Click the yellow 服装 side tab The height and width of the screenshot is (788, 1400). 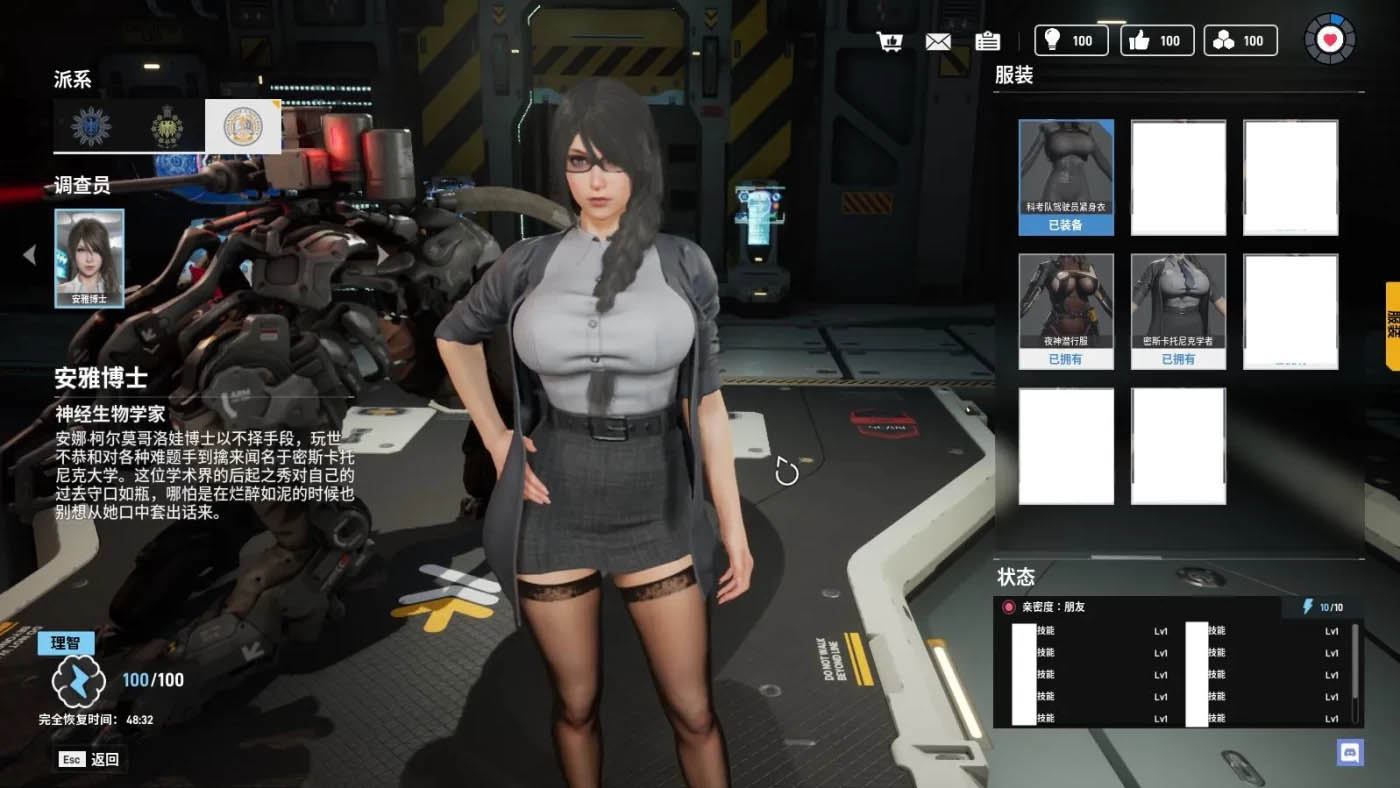pos(1392,325)
